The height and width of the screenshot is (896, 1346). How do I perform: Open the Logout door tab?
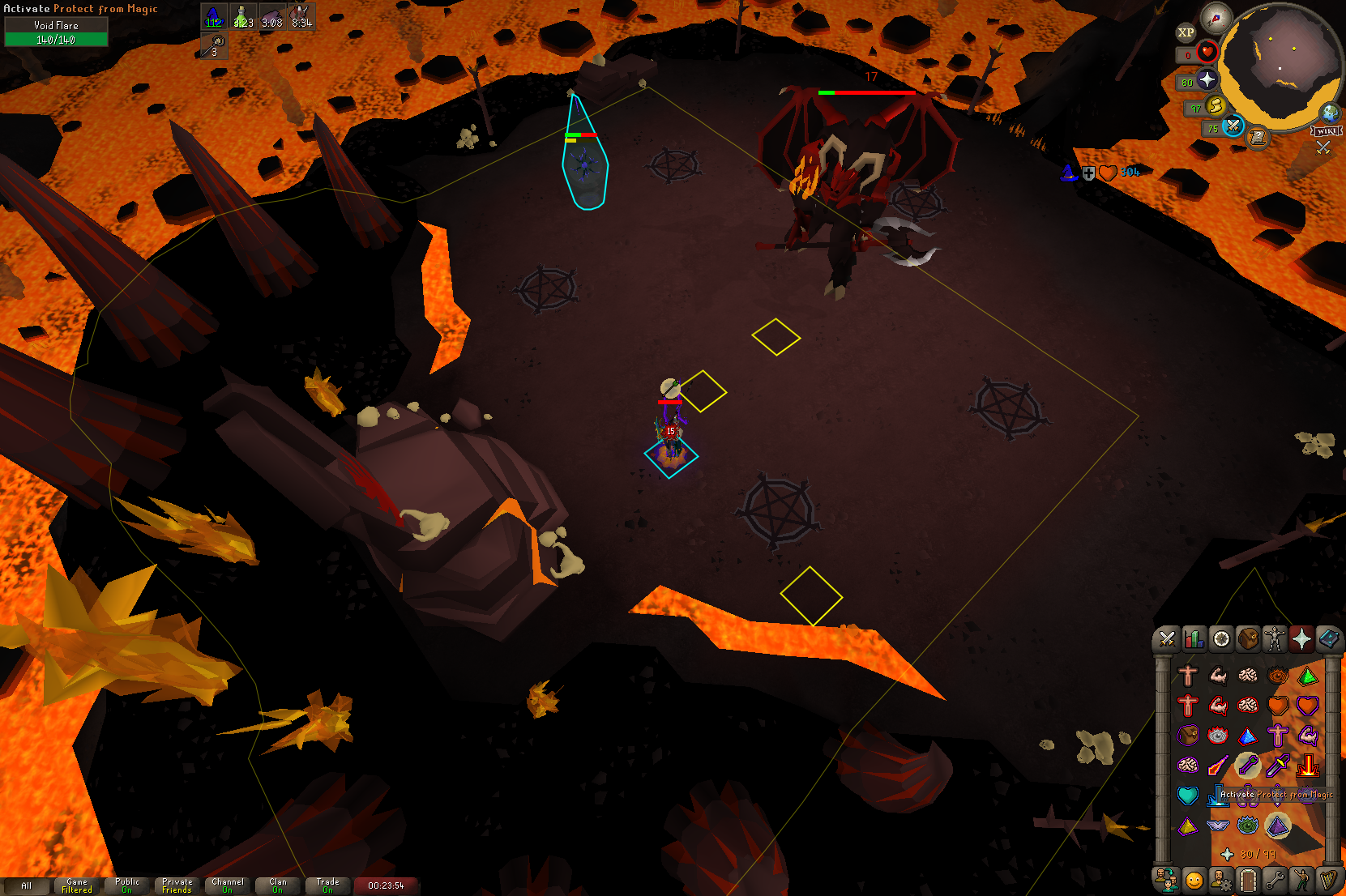coord(1248,880)
